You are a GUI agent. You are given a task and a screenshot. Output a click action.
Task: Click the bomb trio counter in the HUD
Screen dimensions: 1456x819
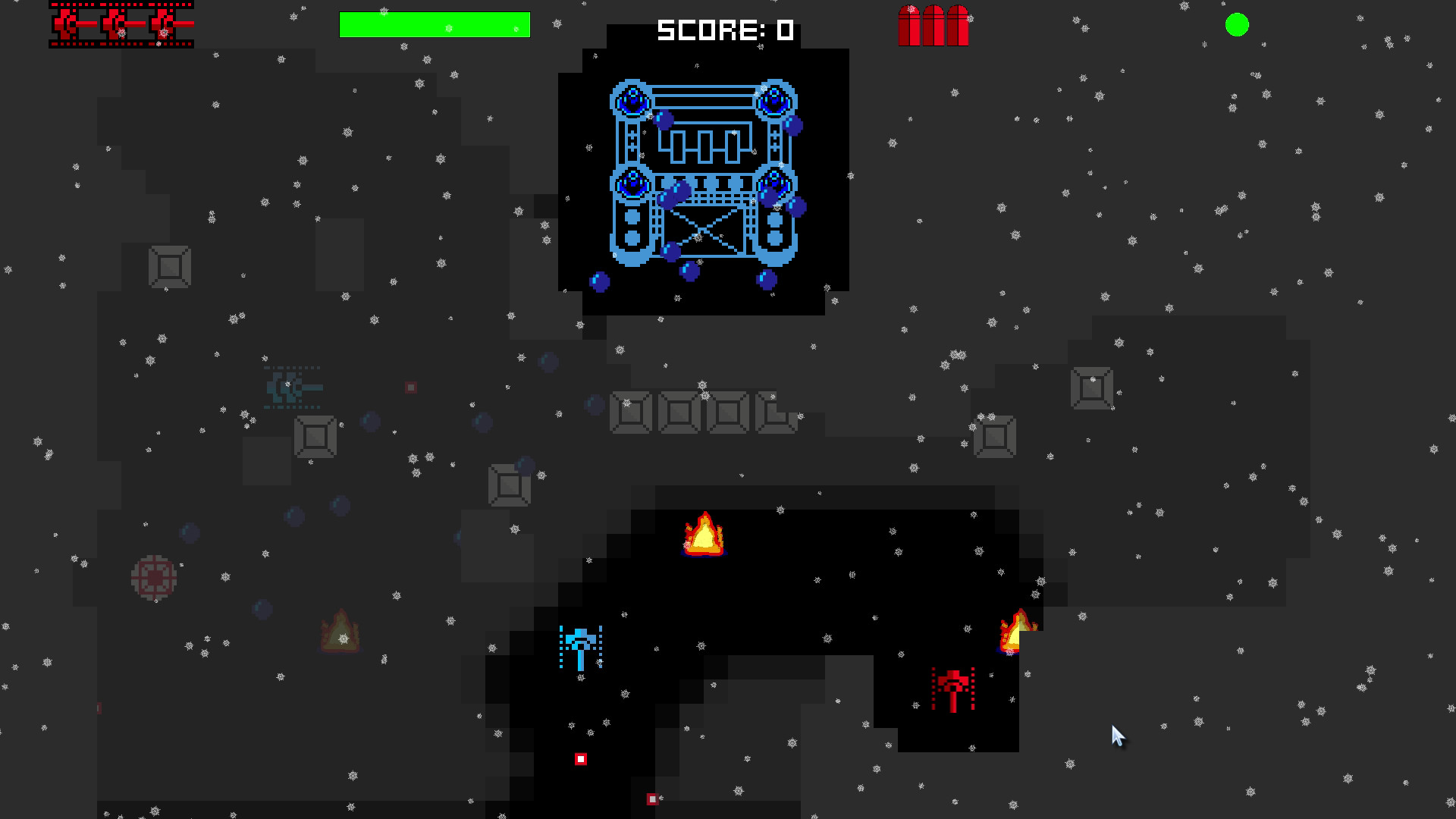coord(932,25)
